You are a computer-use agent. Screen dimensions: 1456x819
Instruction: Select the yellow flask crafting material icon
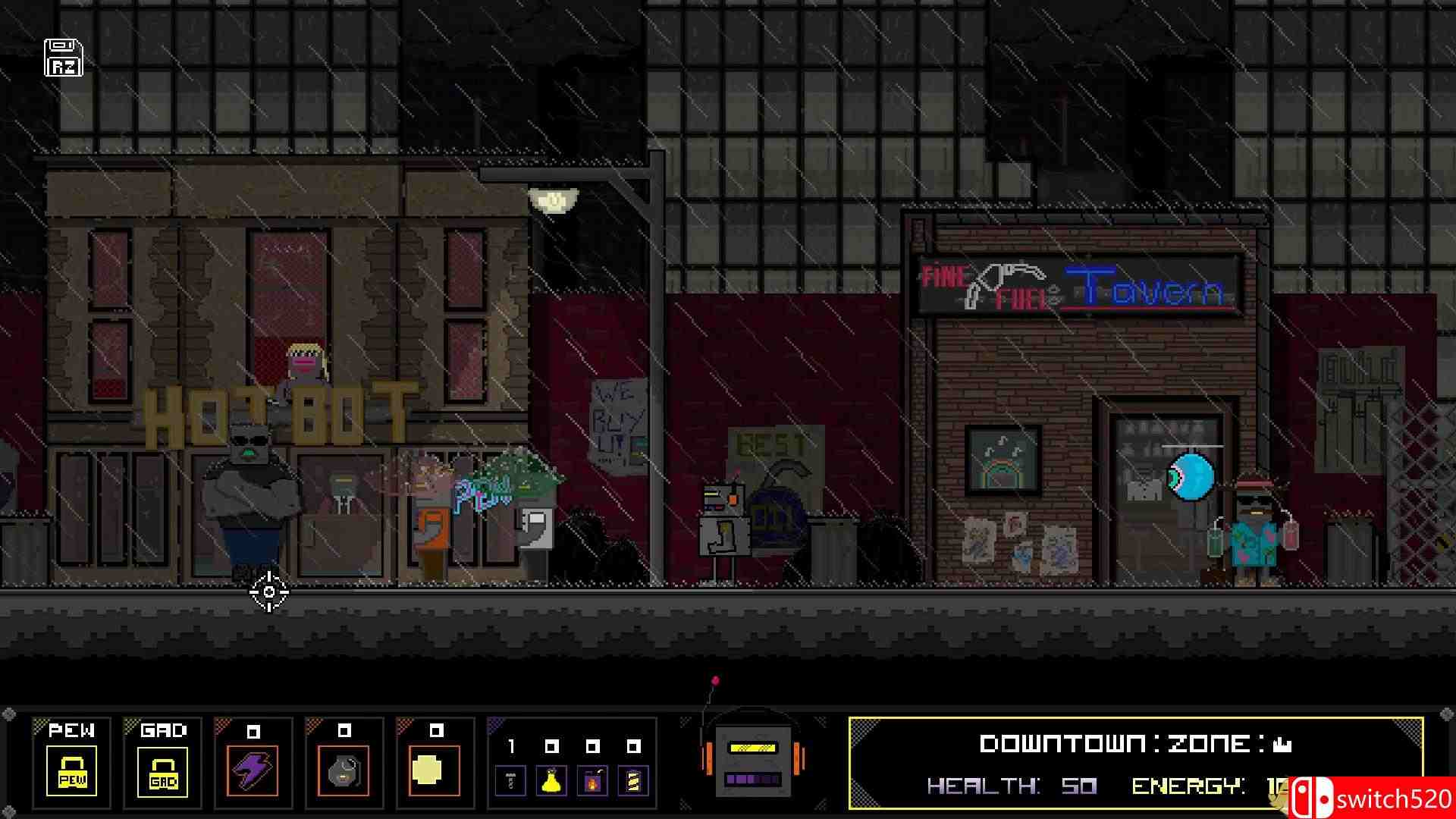[551, 783]
